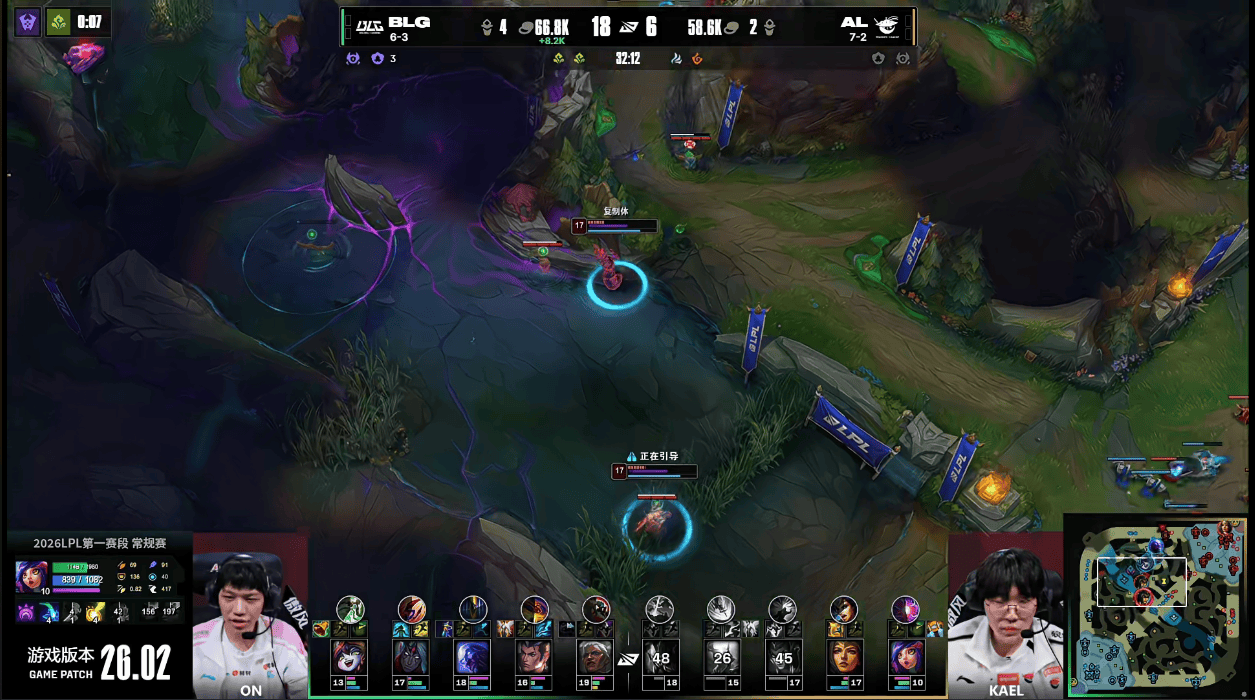
Task: Click the glowing yellow item in Neeko's inventory
Action: click(x=96, y=612)
